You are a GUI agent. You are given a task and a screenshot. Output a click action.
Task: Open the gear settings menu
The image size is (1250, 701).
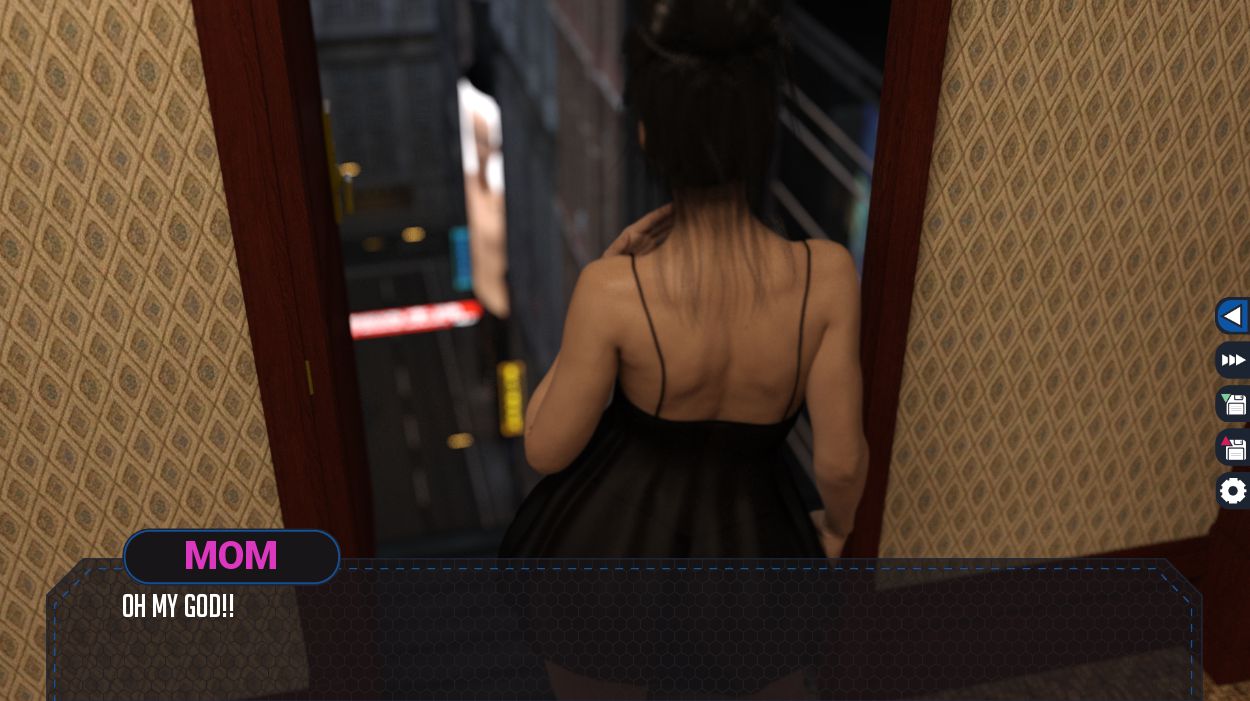[1233, 491]
